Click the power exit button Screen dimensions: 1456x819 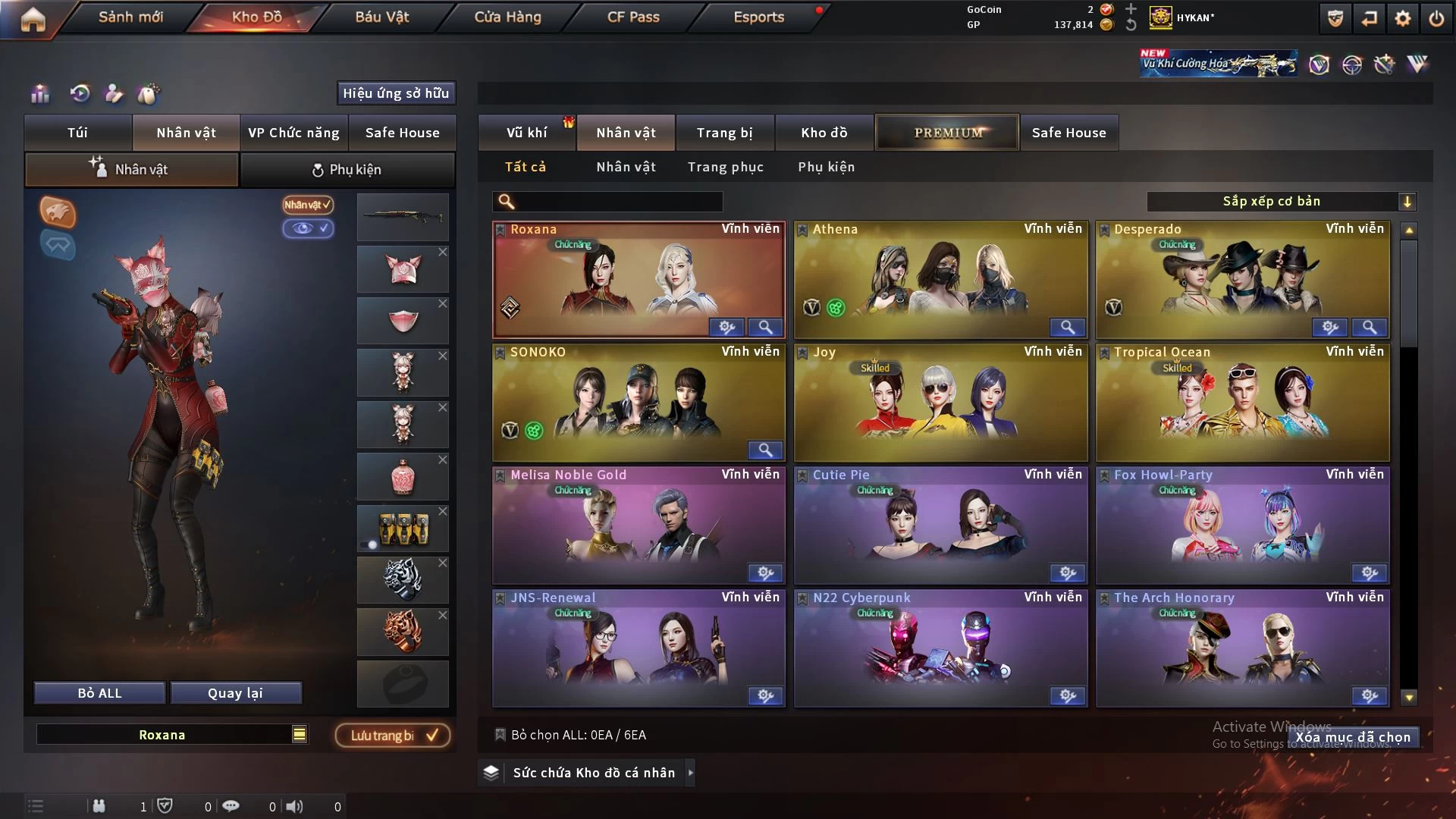click(1436, 18)
